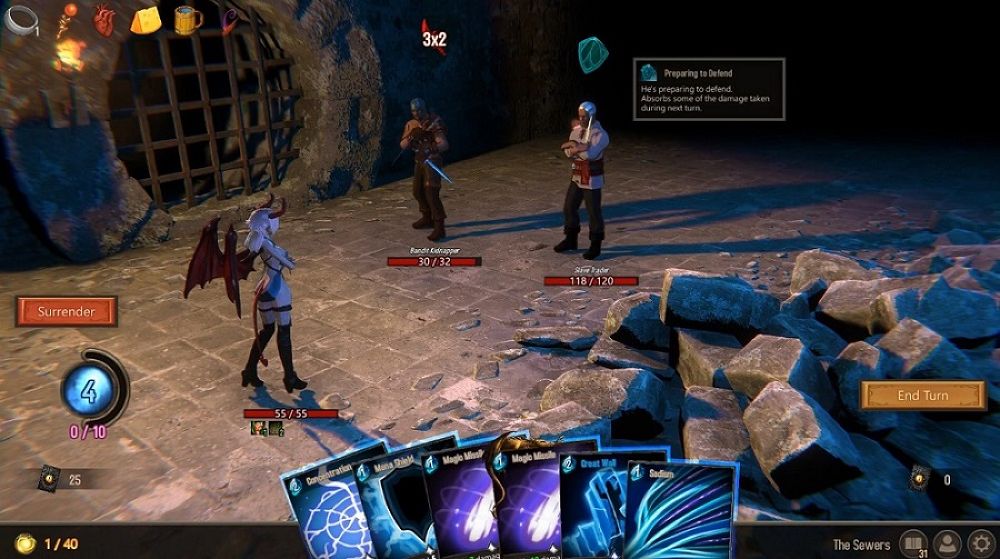The height and width of the screenshot is (559, 1000).
Task: View the discard pile with 0 cards
Action: pos(922,480)
